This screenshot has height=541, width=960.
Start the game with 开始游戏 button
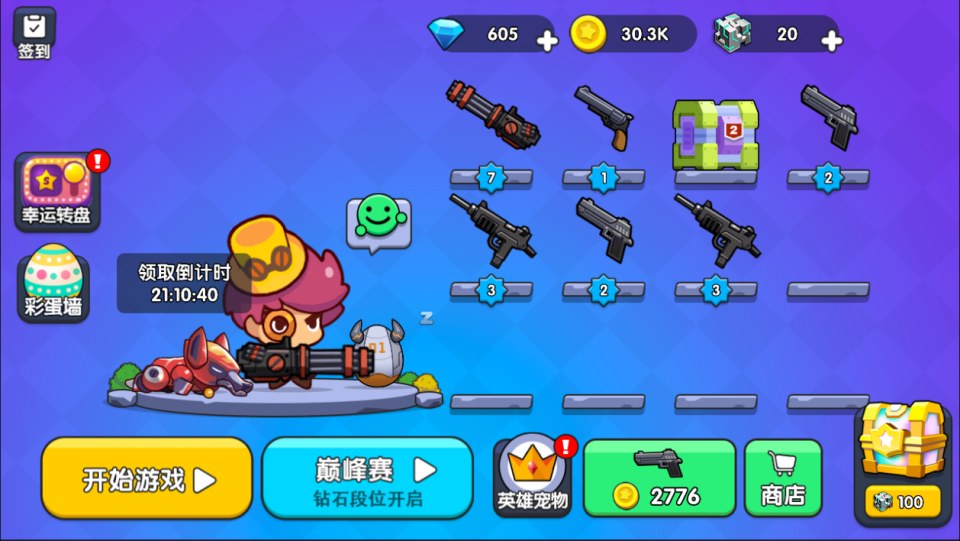pyautogui.click(x=147, y=478)
